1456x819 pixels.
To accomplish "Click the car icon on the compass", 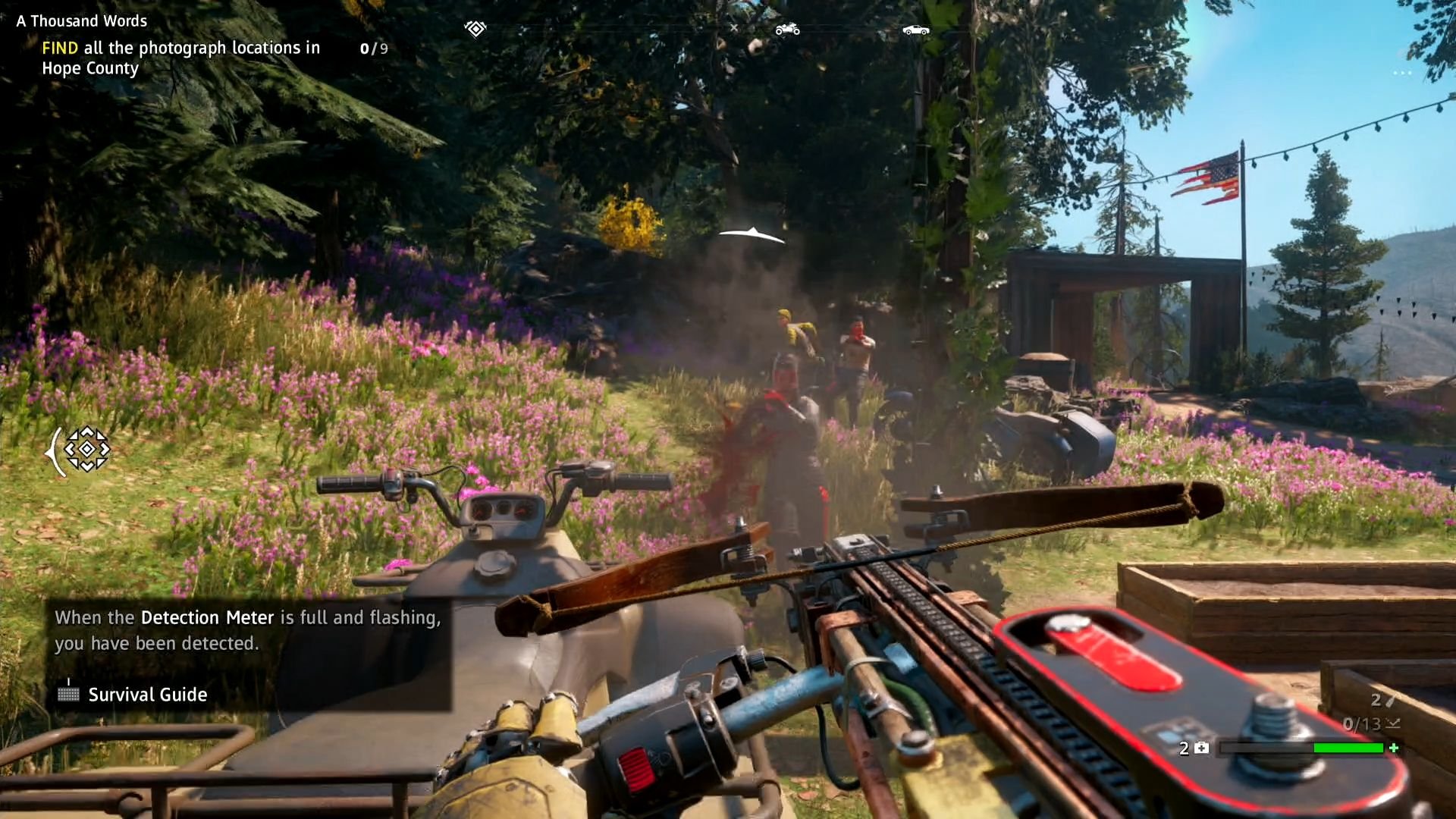I will (x=915, y=30).
